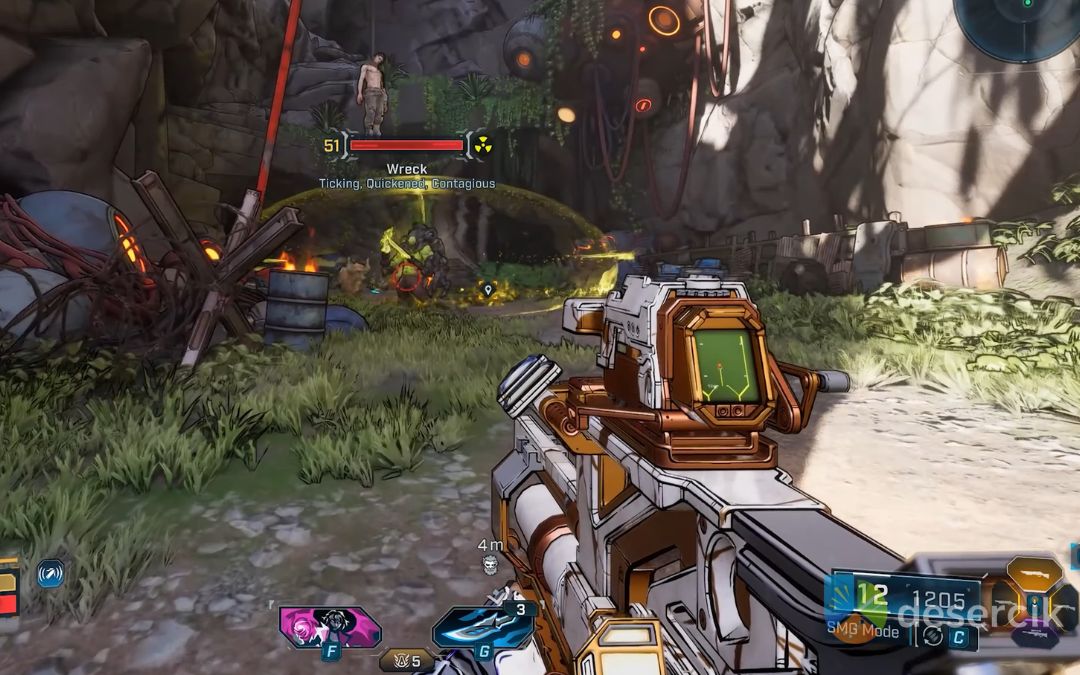Click the radiation element icon beside Wreck's bar
Screen dimensions: 1080x675
tap(483, 146)
